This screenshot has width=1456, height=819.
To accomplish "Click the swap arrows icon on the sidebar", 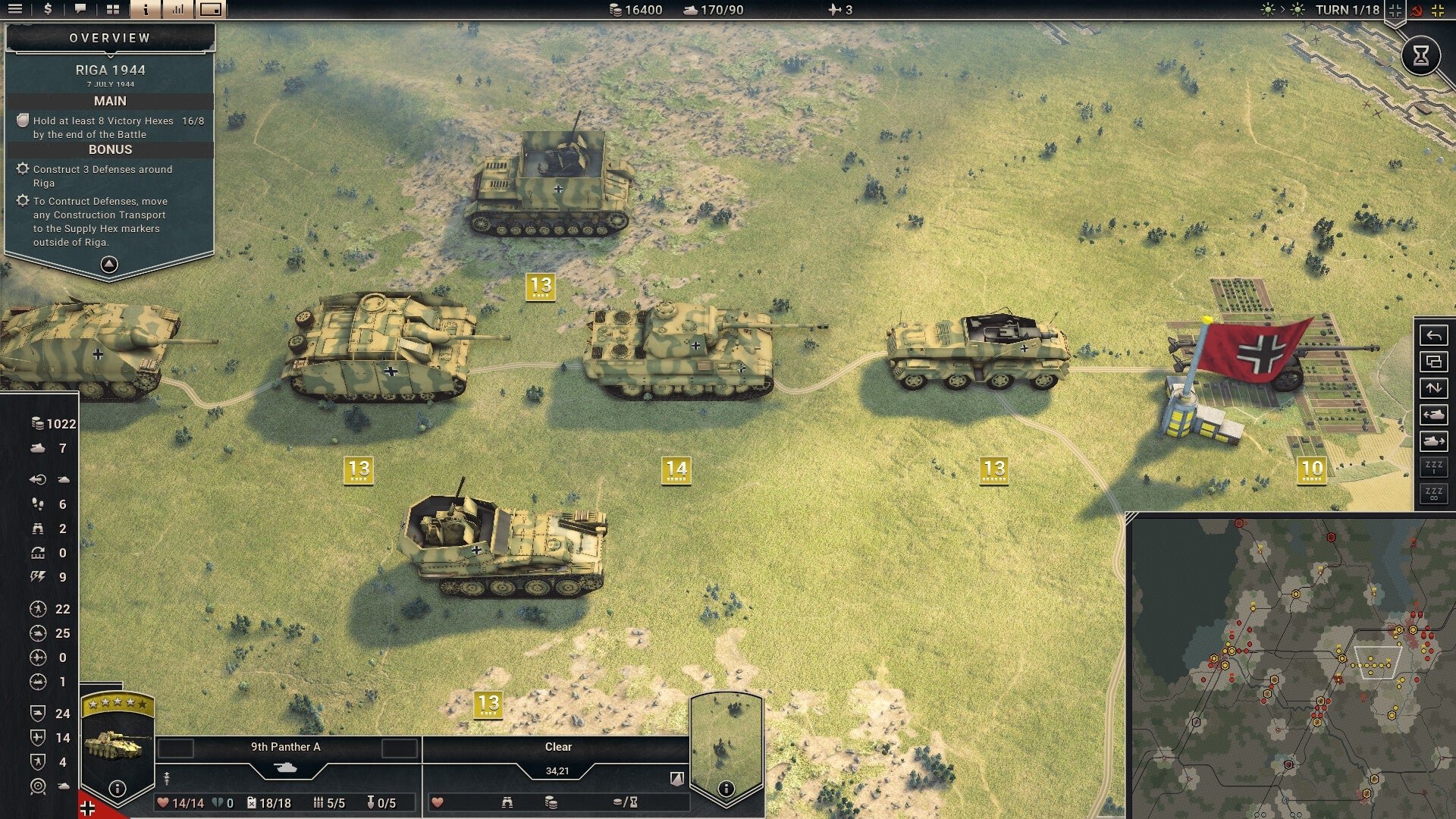I will 1432,388.
